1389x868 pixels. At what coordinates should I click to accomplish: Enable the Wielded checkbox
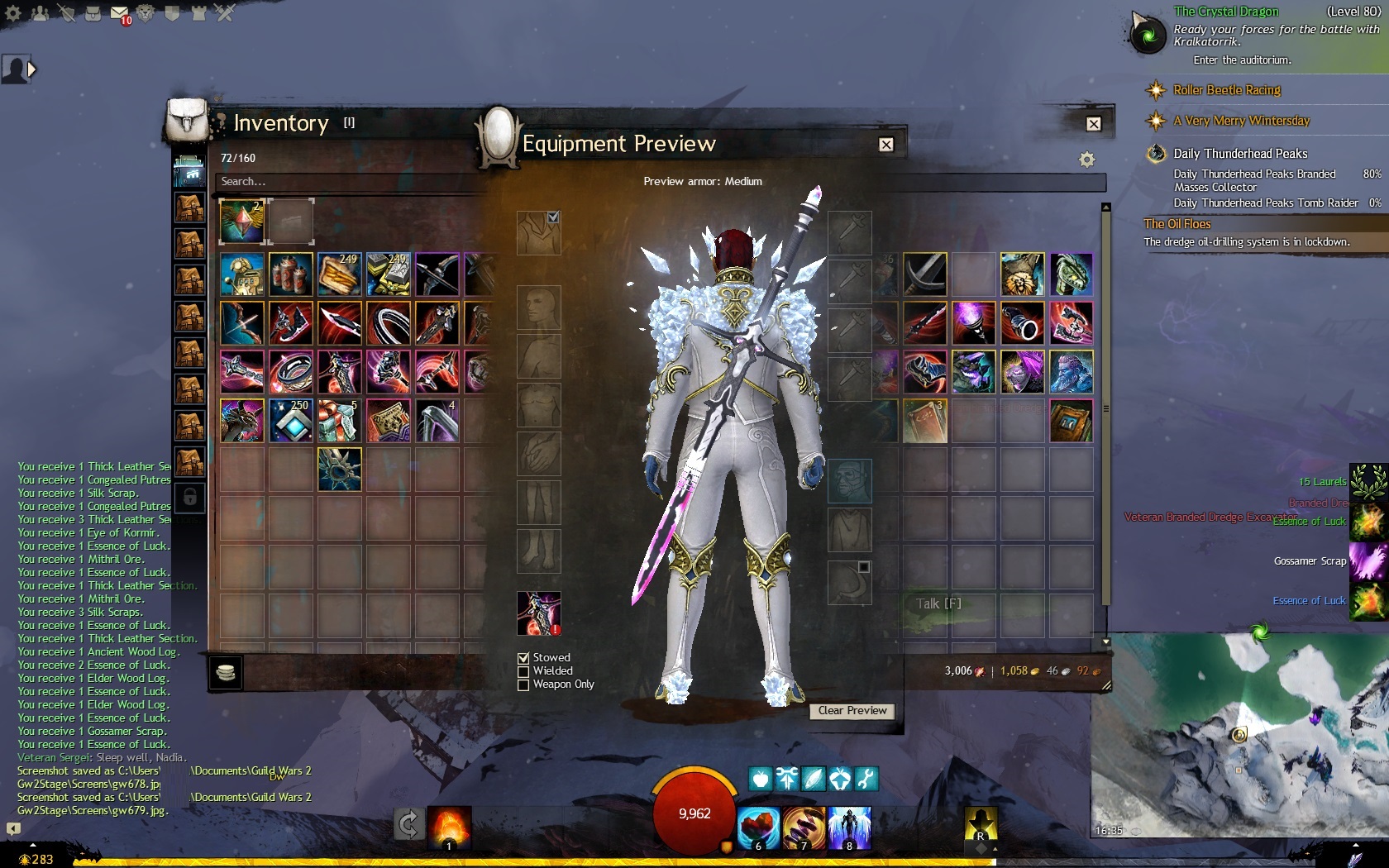[523, 671]
